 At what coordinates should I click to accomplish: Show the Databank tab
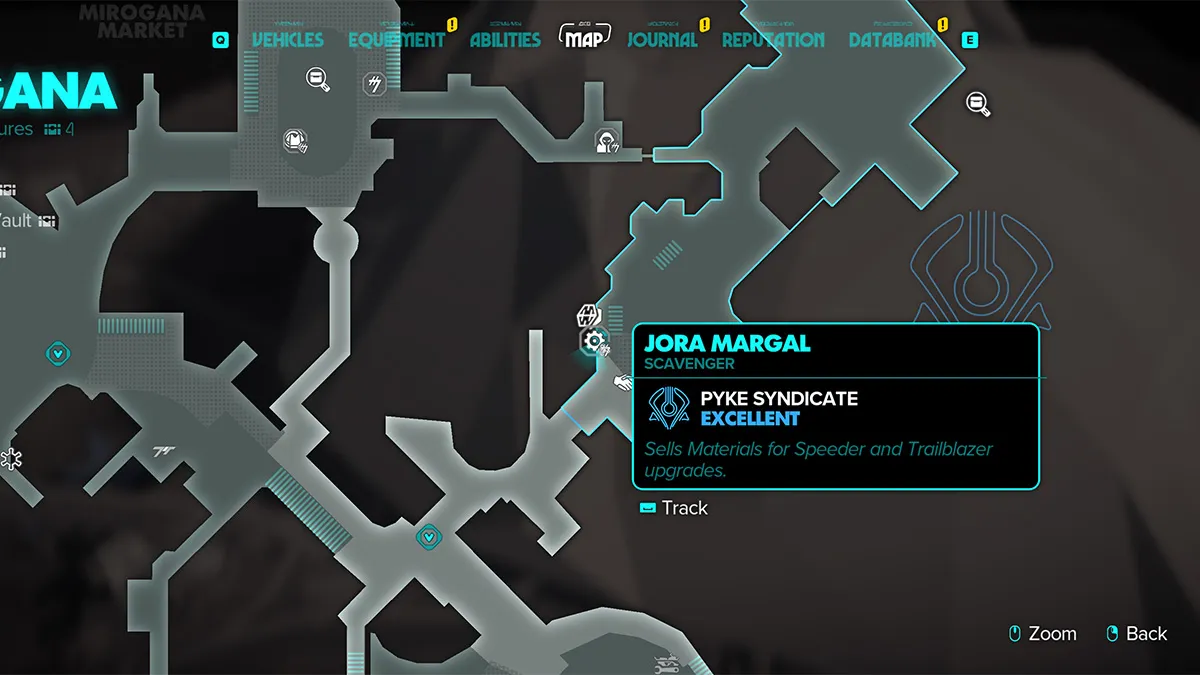tap(893, 40)
